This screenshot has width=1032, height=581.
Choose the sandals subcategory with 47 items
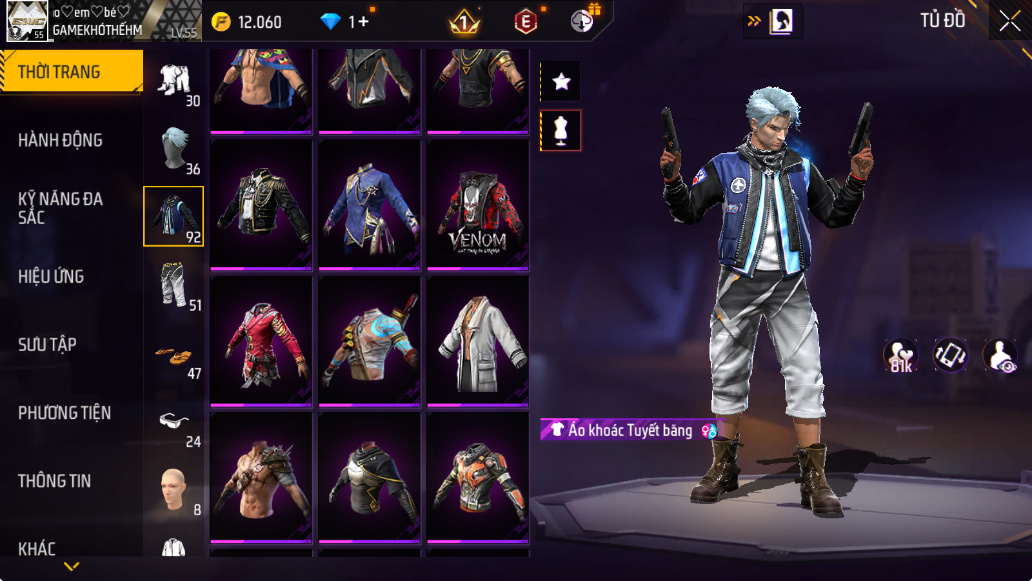[x=175, y=355]
